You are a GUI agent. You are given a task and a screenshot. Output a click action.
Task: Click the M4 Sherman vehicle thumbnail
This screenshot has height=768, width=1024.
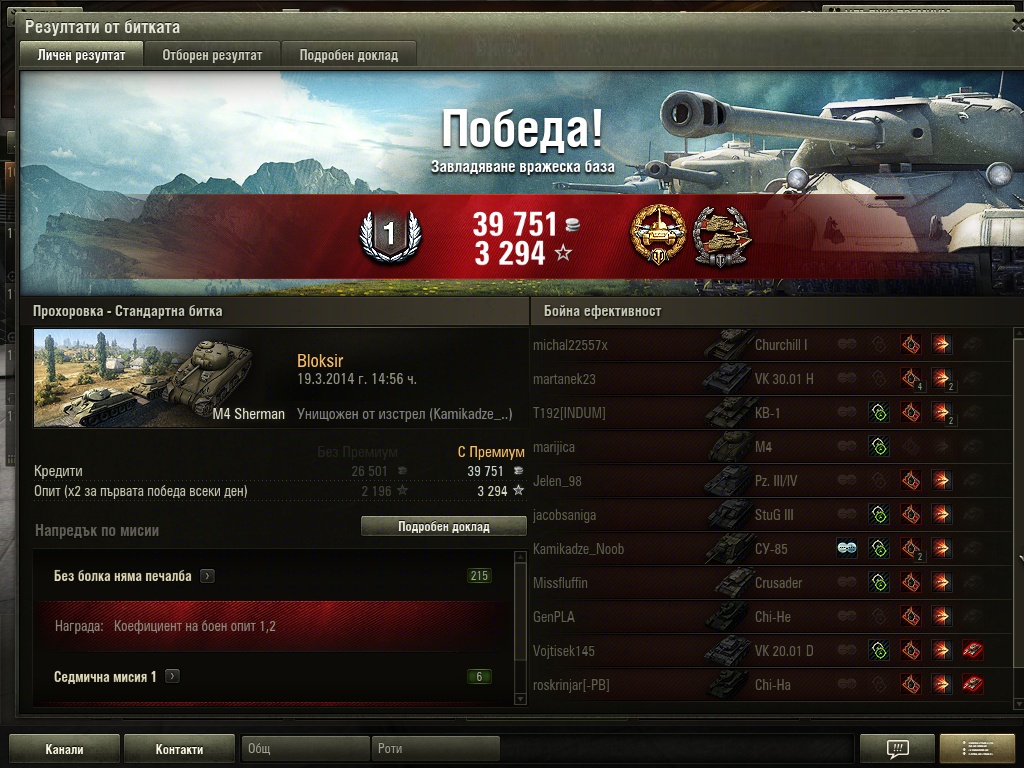161,378
